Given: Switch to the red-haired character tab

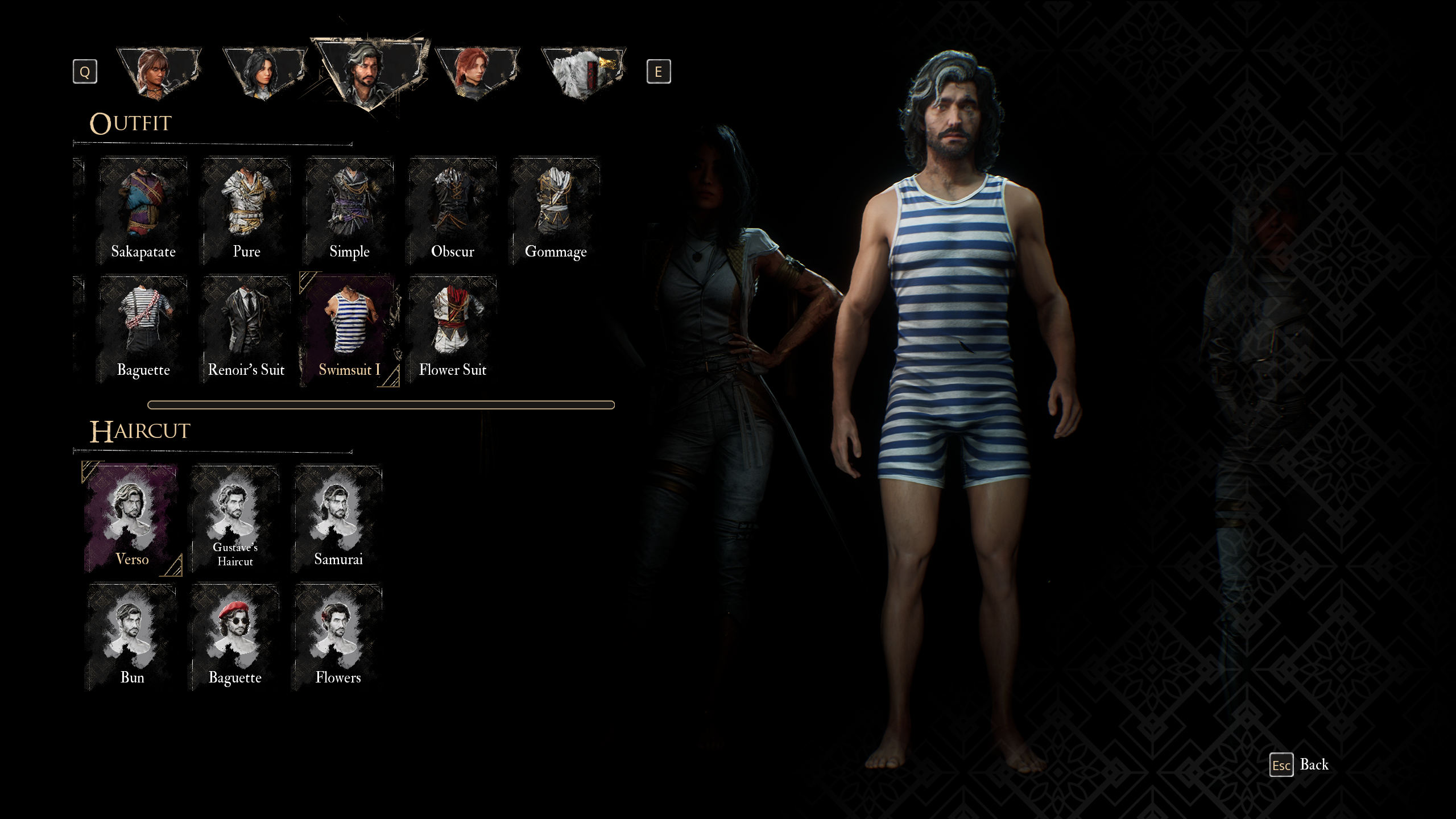Looking at the screenshot, I should click(x=477, y=73).
